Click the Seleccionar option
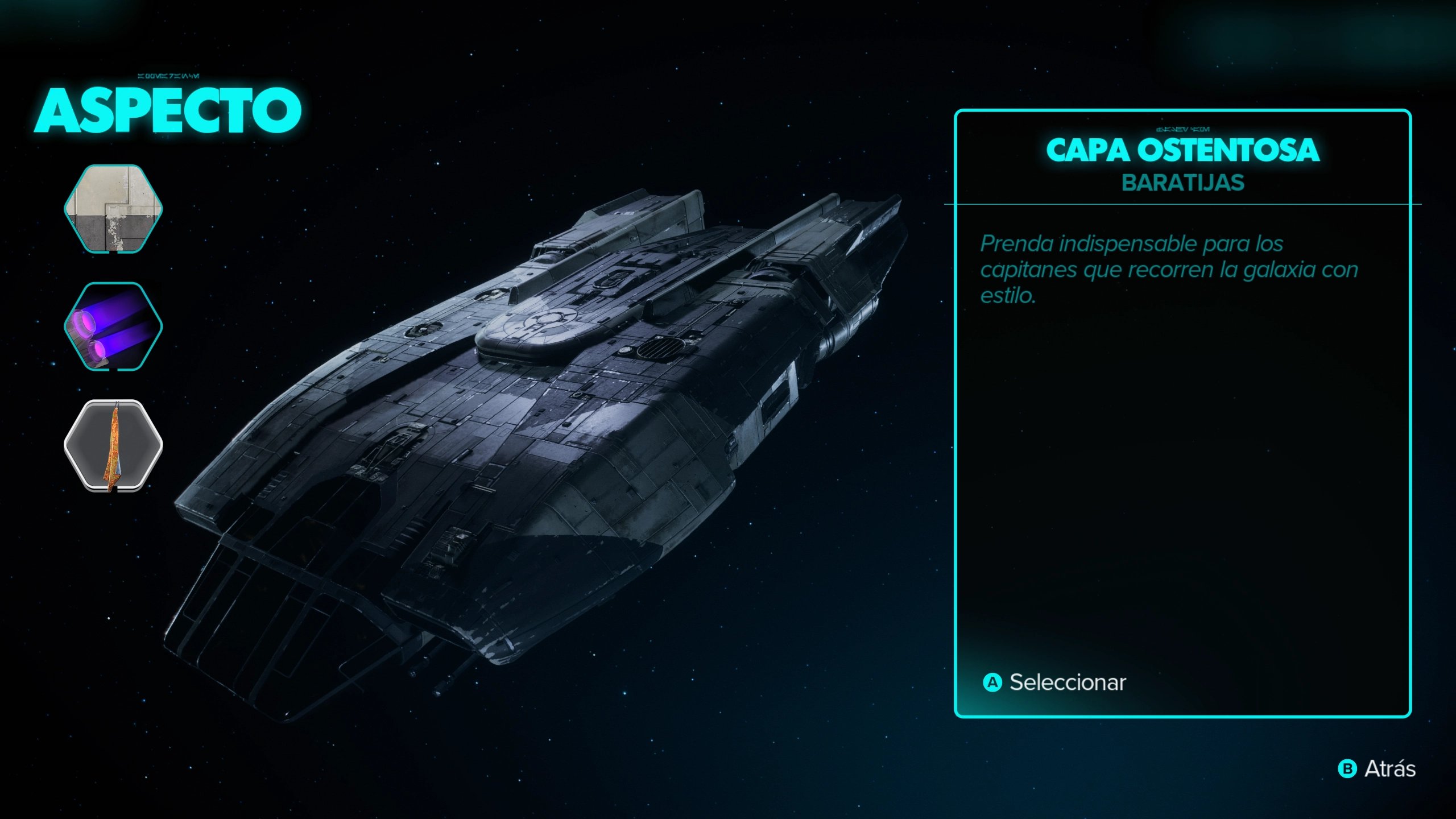 pos(1056,682)
